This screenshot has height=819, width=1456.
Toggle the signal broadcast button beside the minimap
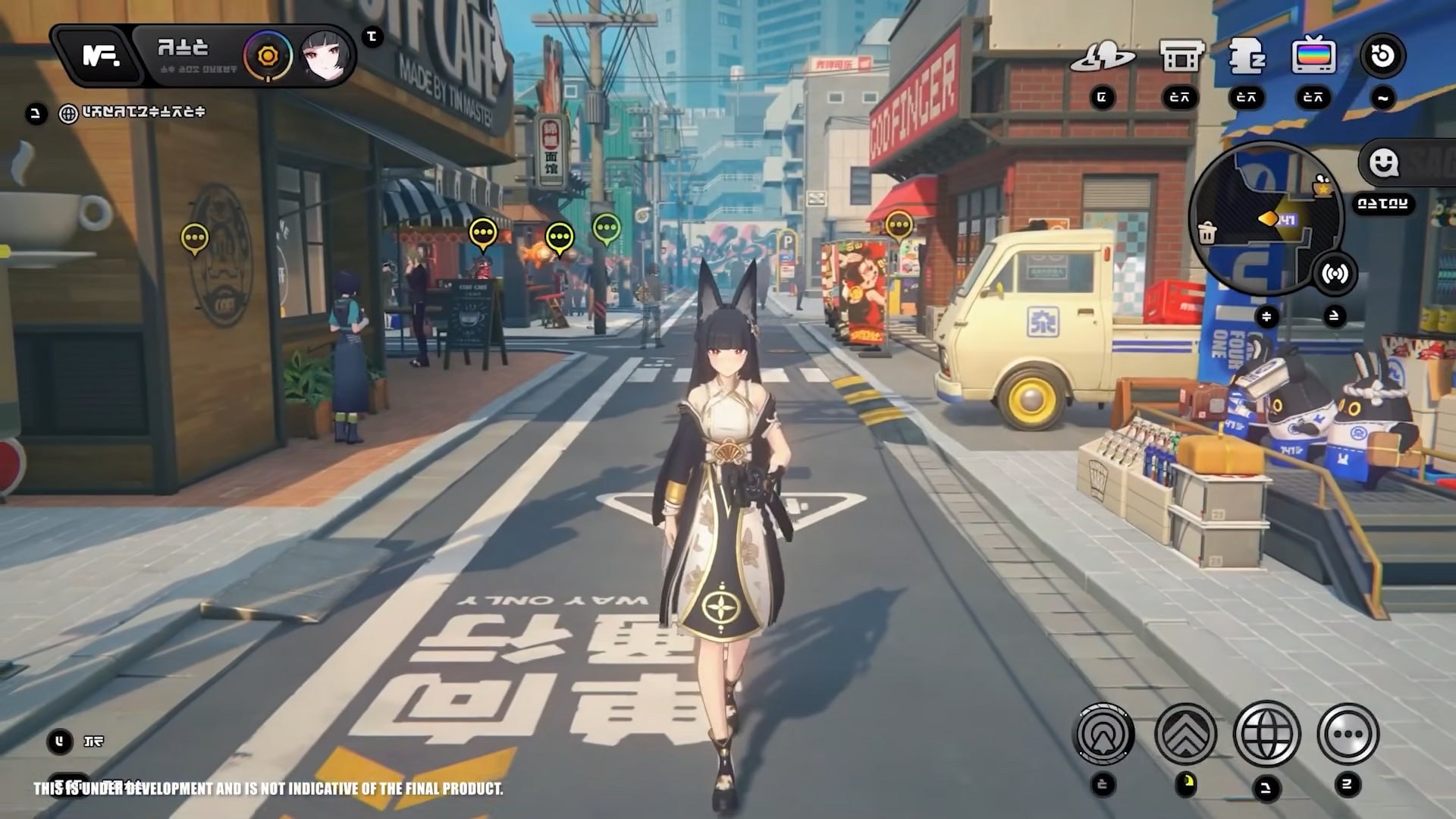coord(1334,273)
